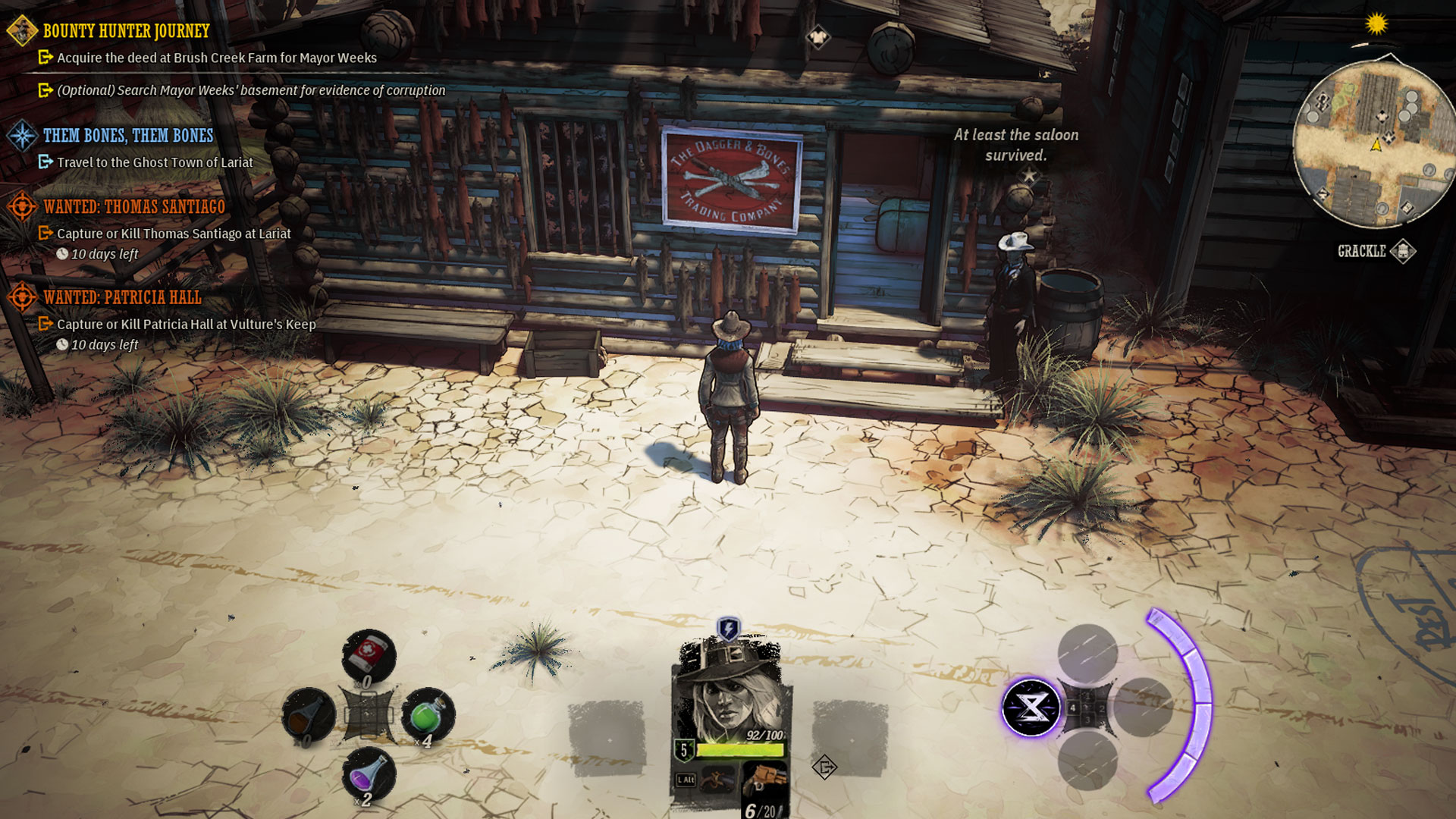Track the Wanted: Thomas Santiago bounty
This screenshot has width=1456, height=819.
133,207
